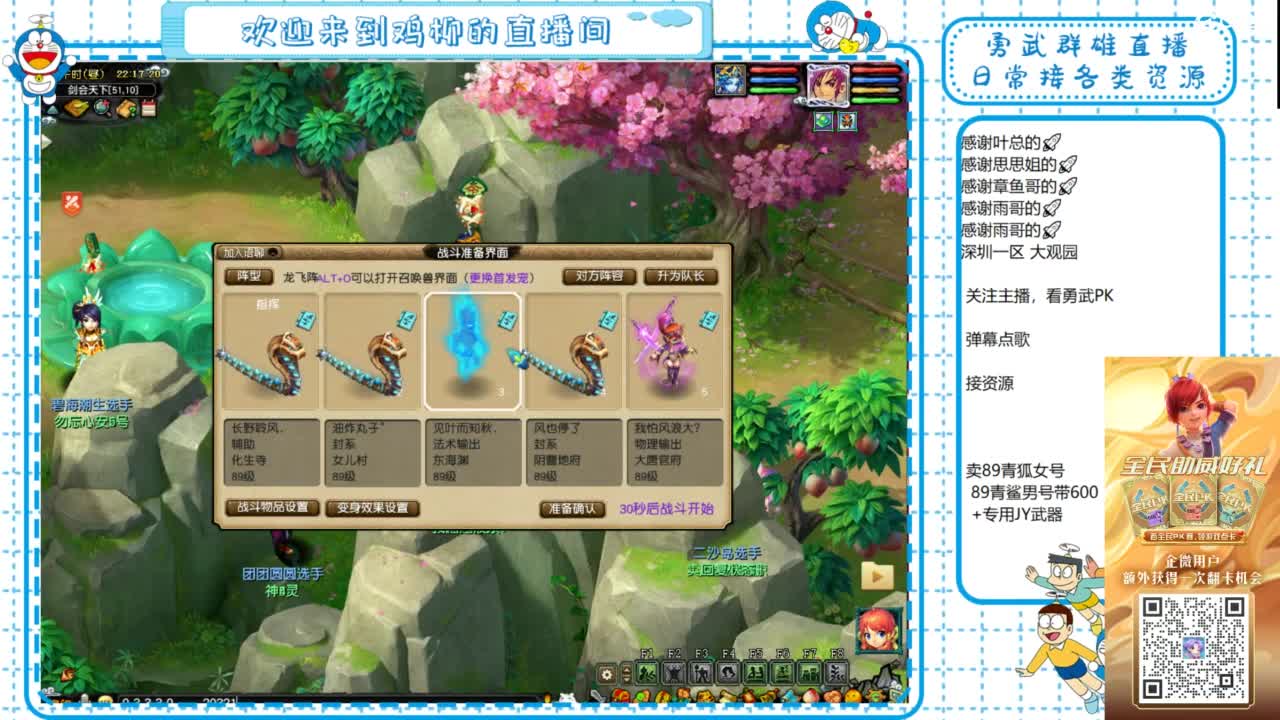The width and height of the screenshot is (1280, 720).
Task: Open 变身效果设置 transformation effect settings
Action: [x=373, y=510]
